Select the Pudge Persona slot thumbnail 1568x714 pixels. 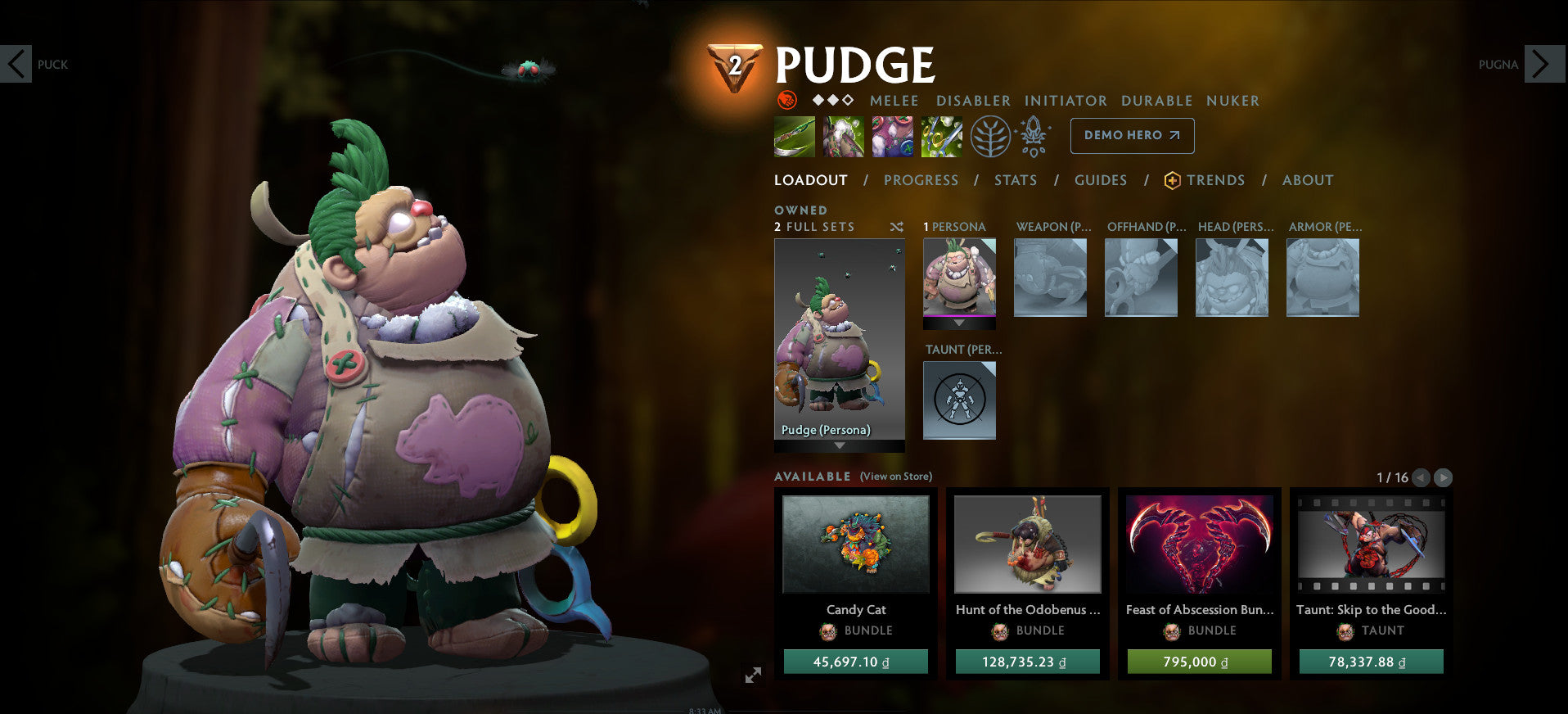[x=958, y=278]
